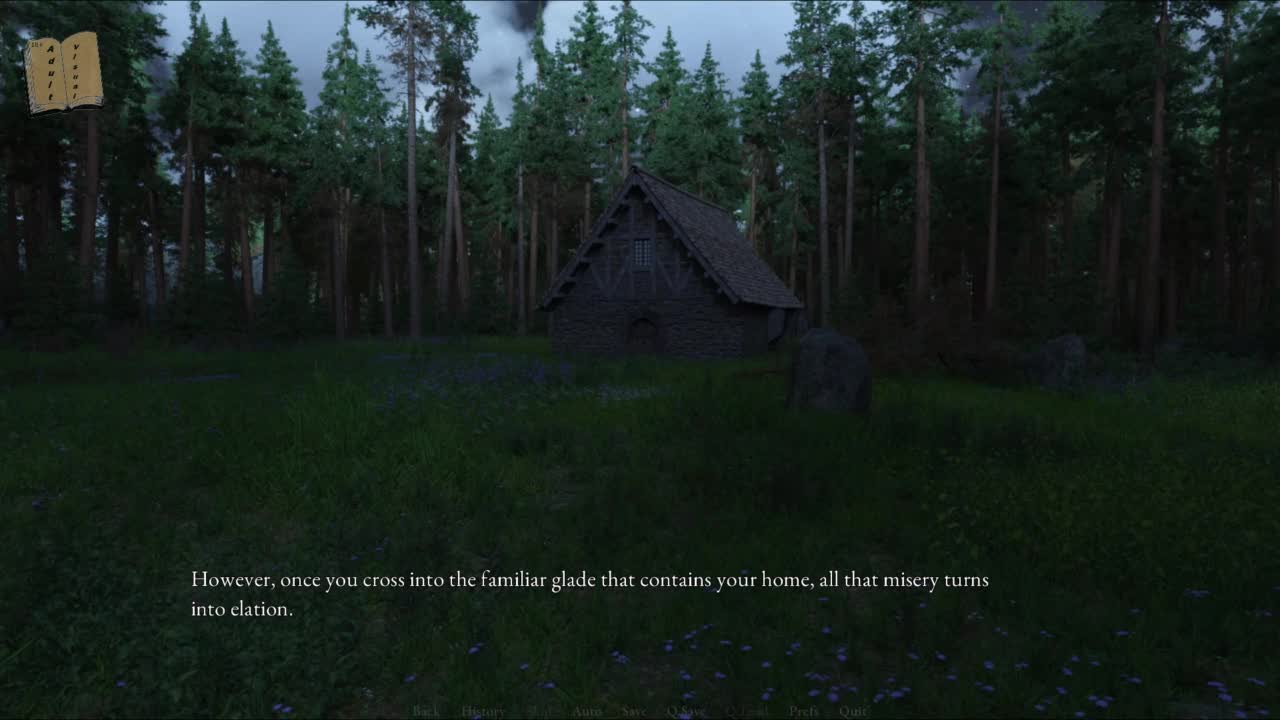Quit the game via Quit
This screenshot has width=1280, height=720.
point(853,711)
